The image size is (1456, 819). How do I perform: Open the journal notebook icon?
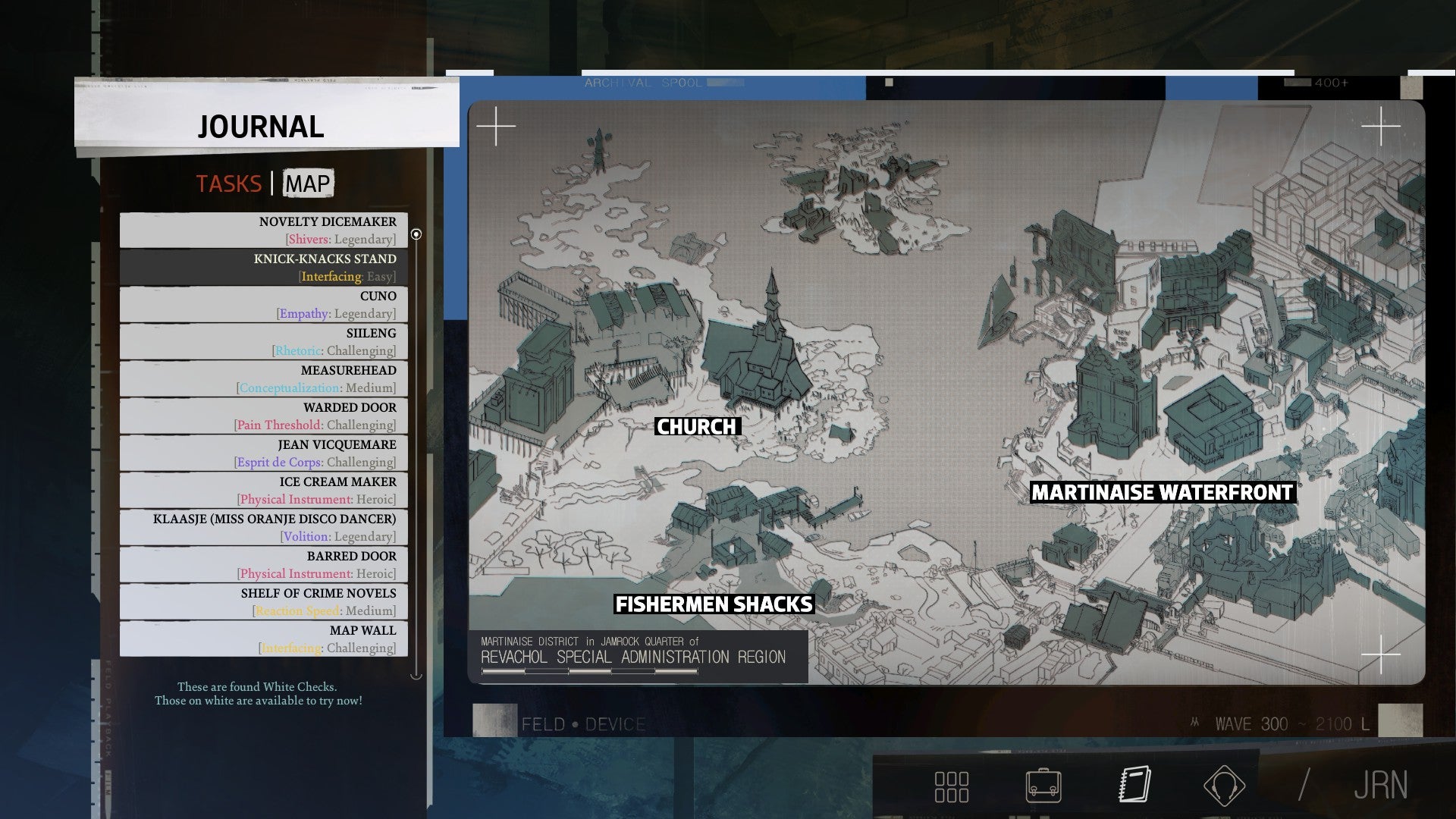click(x=1135, y=786)
